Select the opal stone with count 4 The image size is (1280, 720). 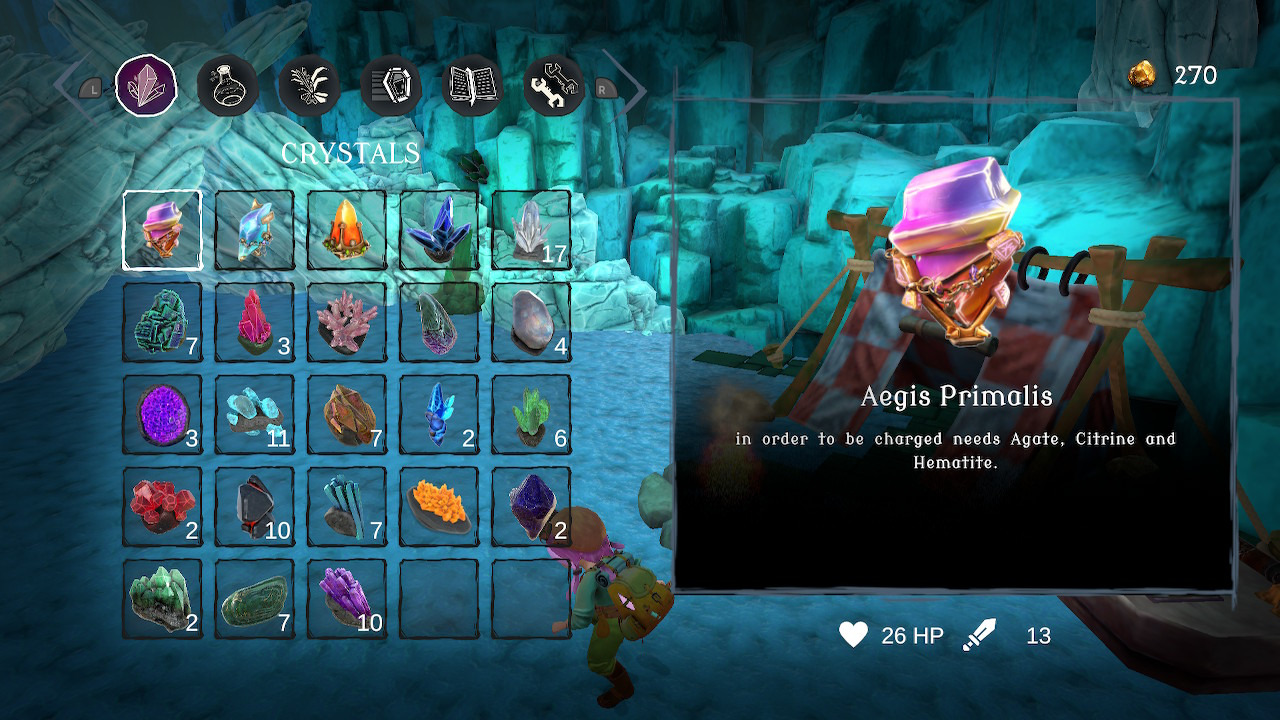pyautogui.click(x=531, y=321)
